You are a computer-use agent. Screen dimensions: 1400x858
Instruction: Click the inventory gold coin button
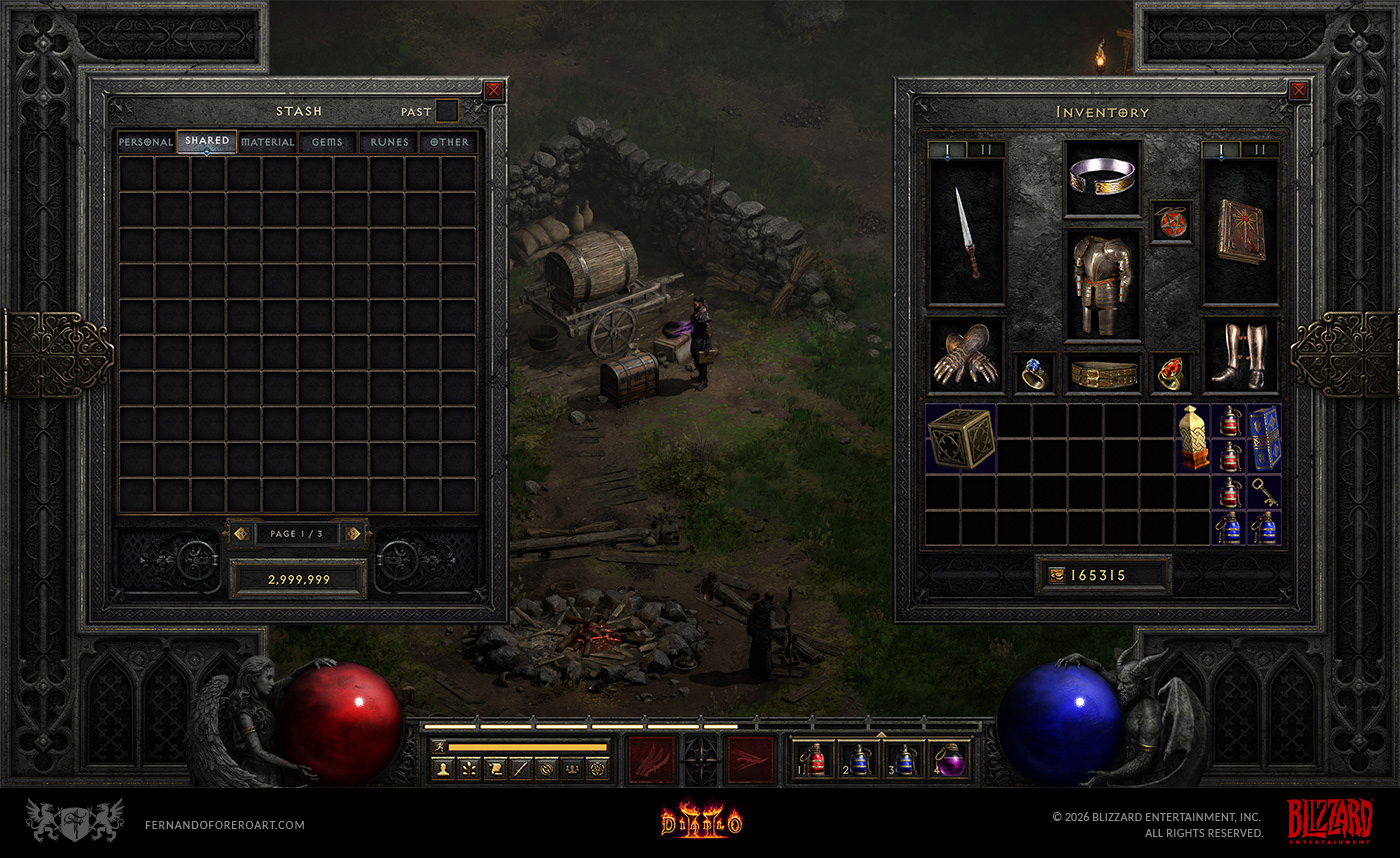(x=1057, y=575)
